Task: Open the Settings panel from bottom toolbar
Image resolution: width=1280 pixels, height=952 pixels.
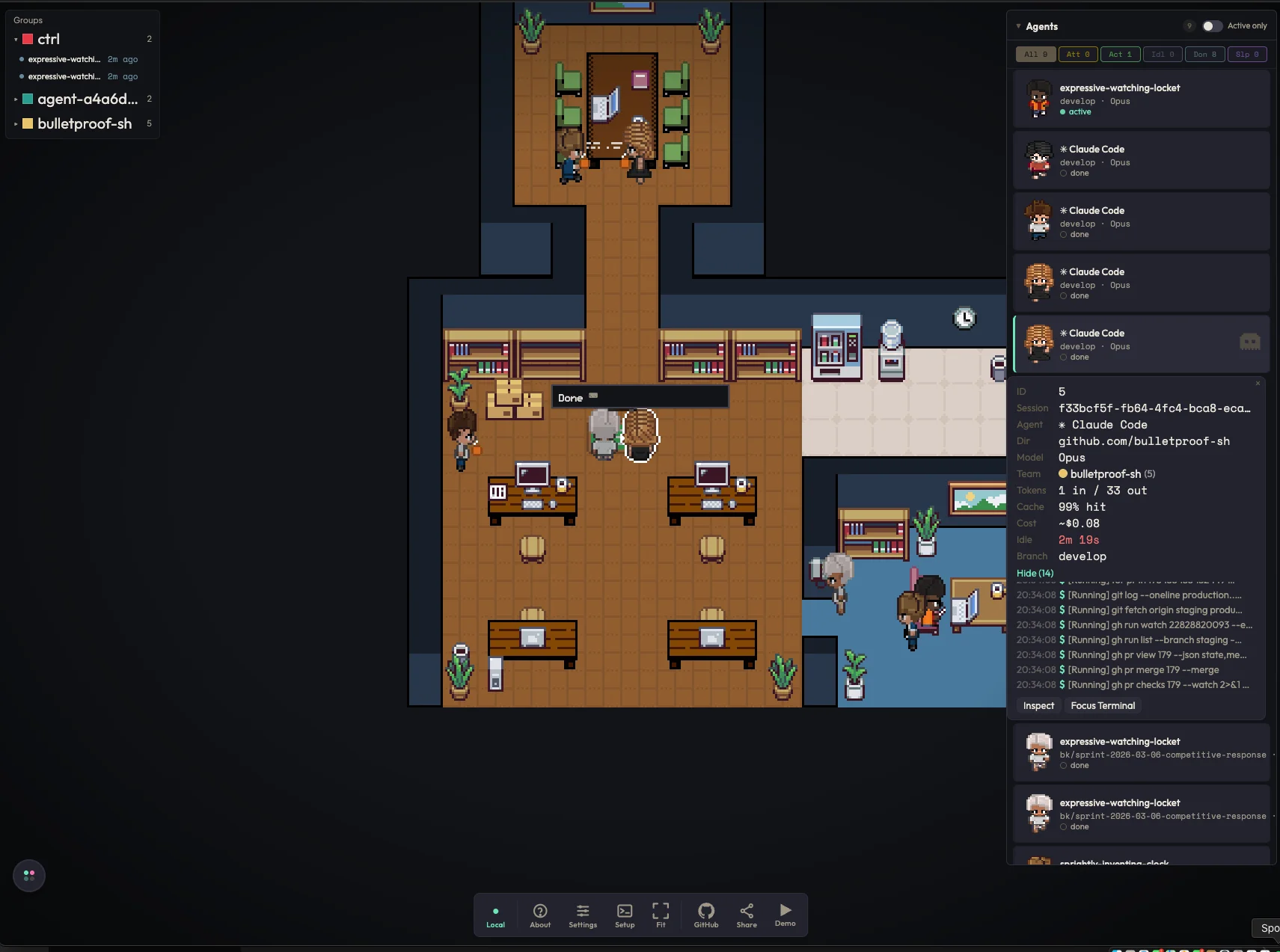Action: pyautogui.click(x=582, y=915)
